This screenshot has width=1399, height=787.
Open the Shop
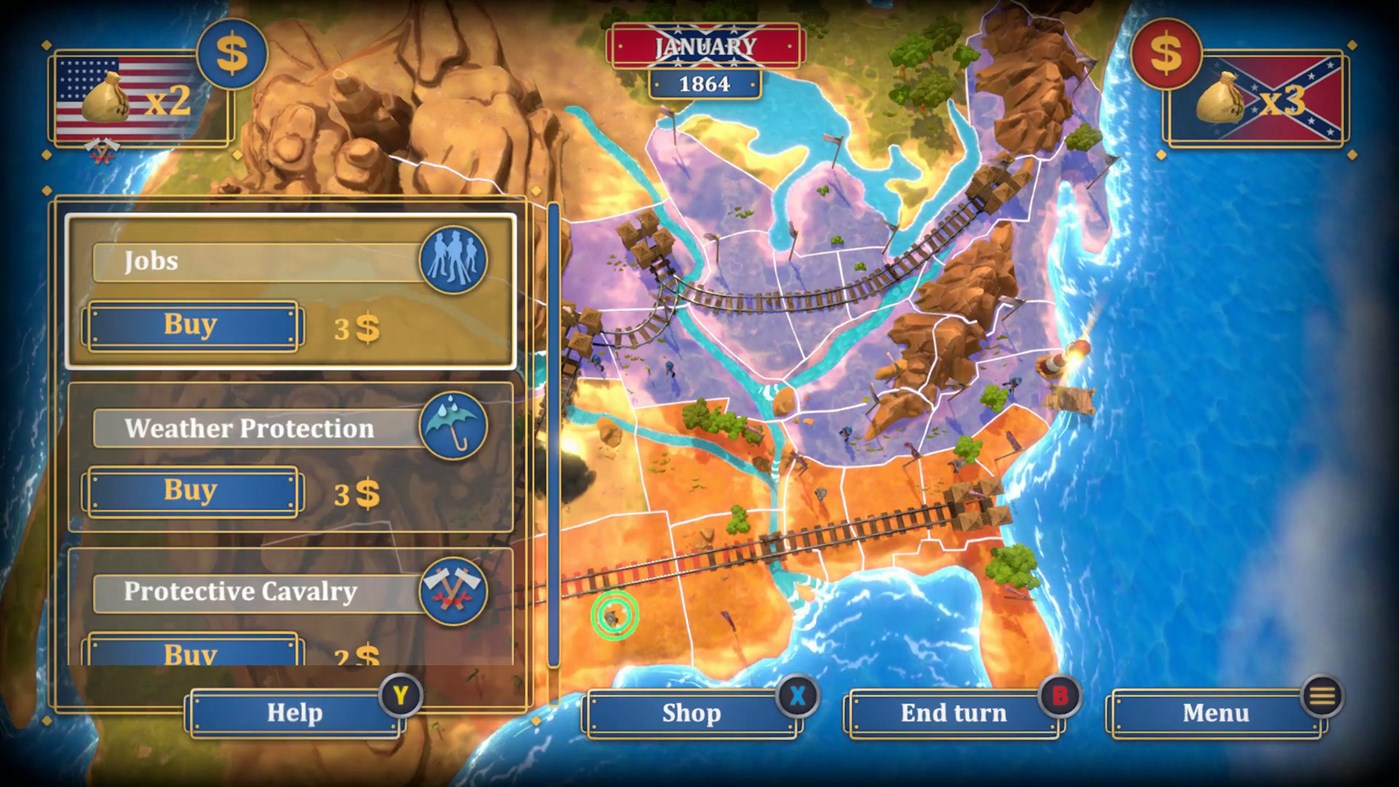[693, 713]
